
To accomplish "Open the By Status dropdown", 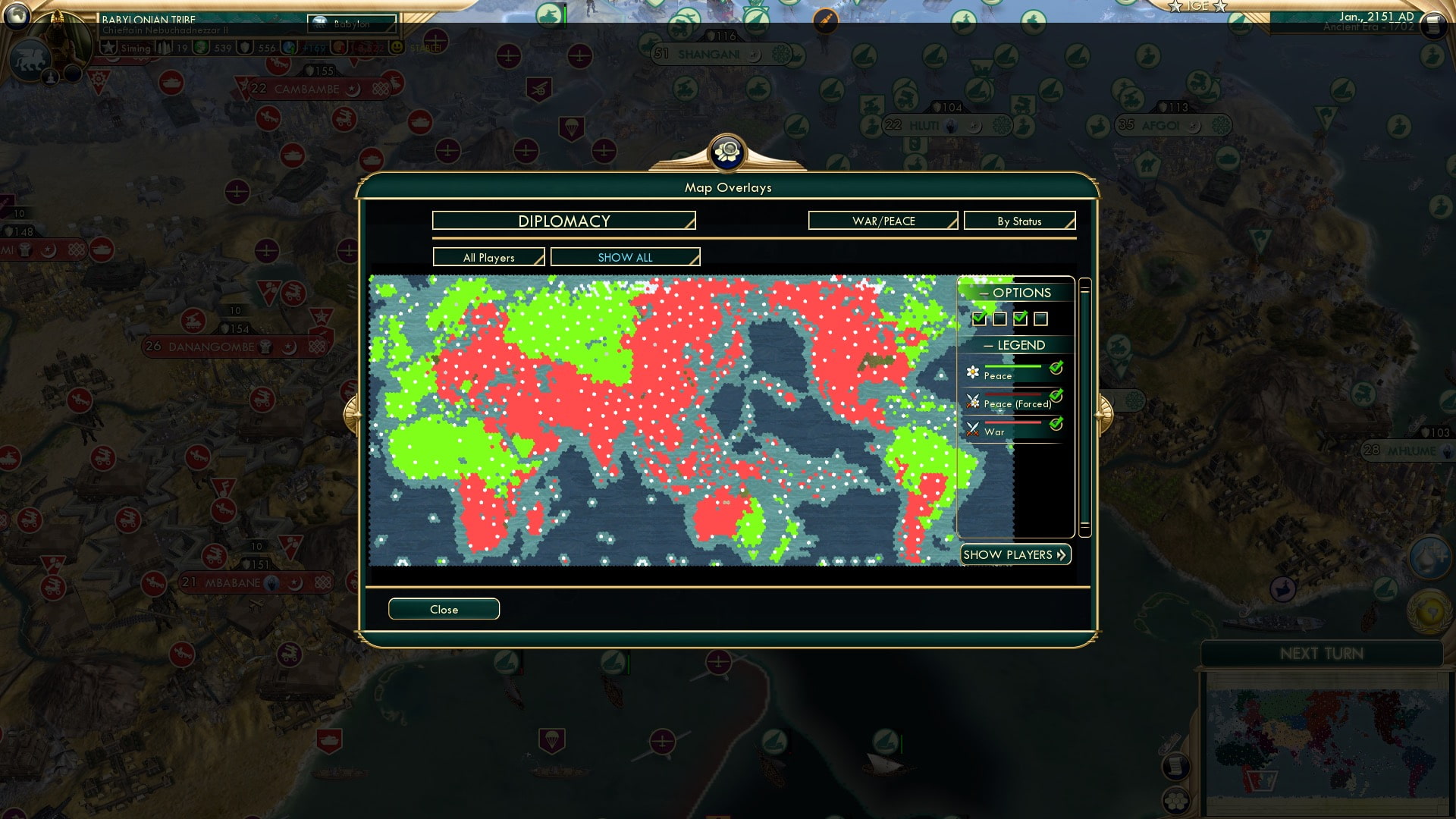I will [x=1019, y=221].
